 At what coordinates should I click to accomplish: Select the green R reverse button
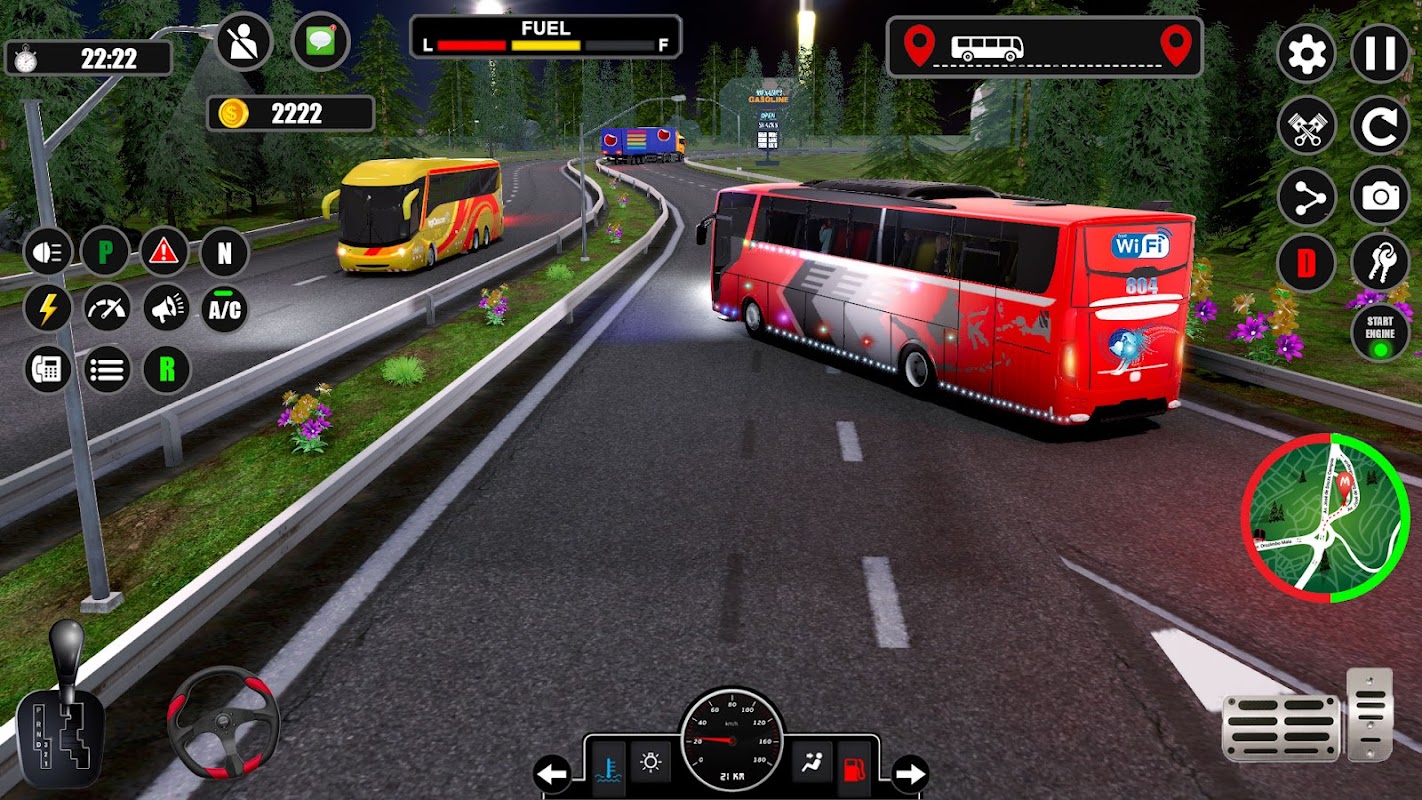click(x=166, y=370)
